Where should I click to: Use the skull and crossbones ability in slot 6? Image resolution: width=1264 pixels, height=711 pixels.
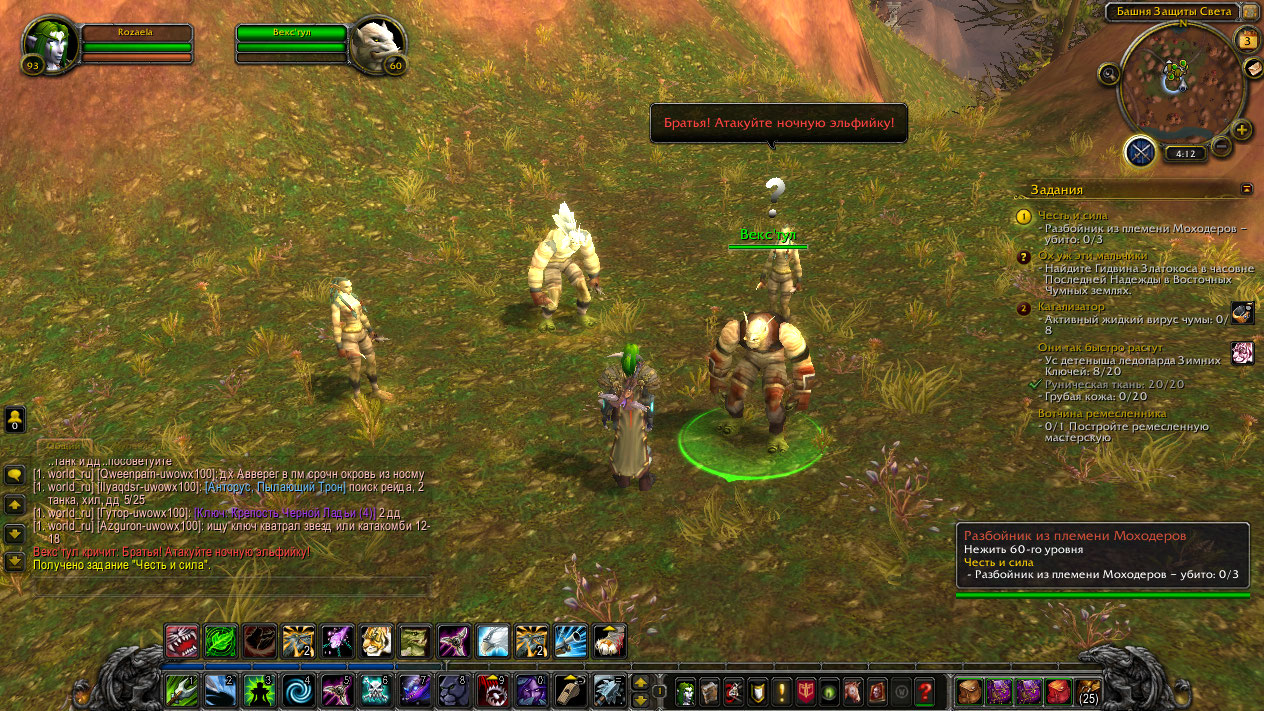click(374, 689)
